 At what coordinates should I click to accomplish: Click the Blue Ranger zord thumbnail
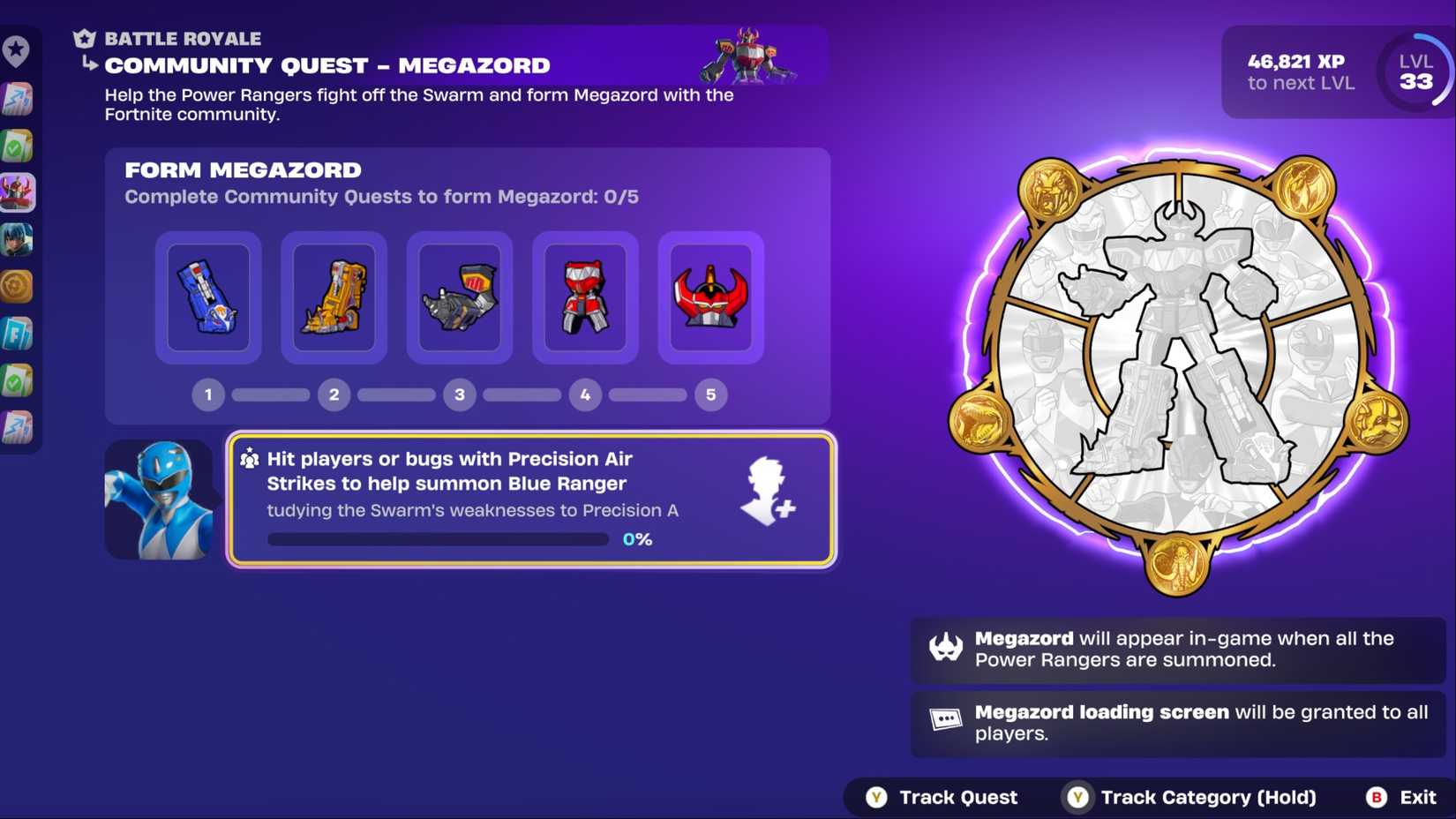207,297
